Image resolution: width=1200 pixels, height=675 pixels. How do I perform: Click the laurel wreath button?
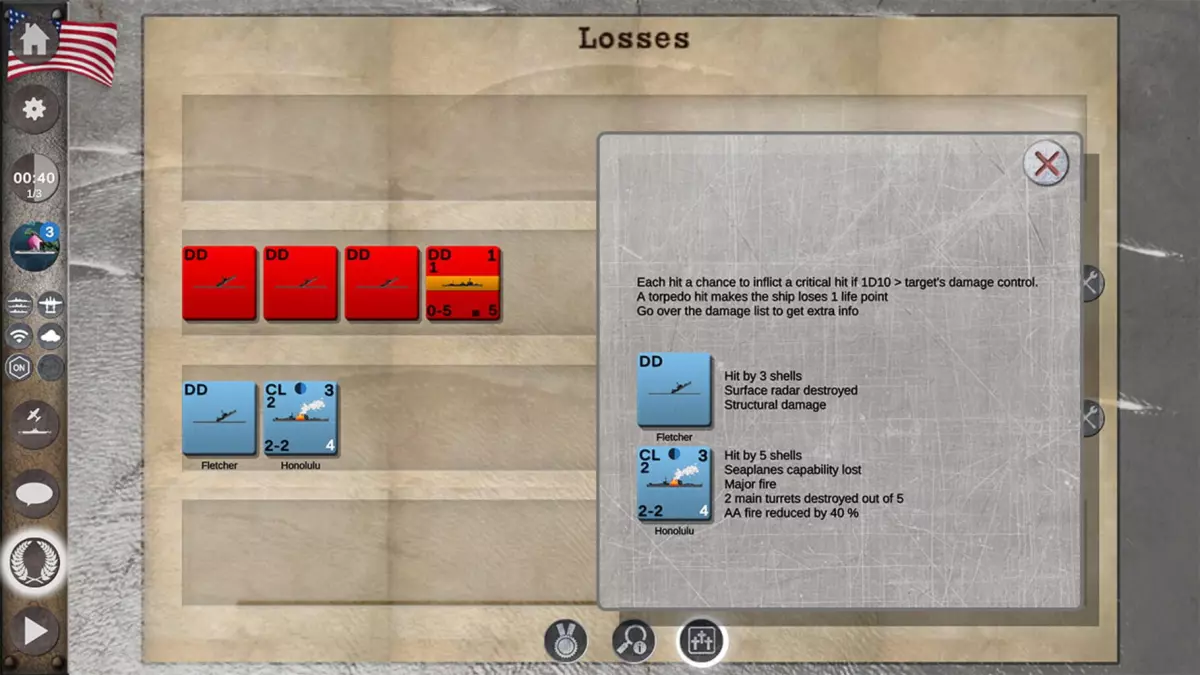click(34, 563)
